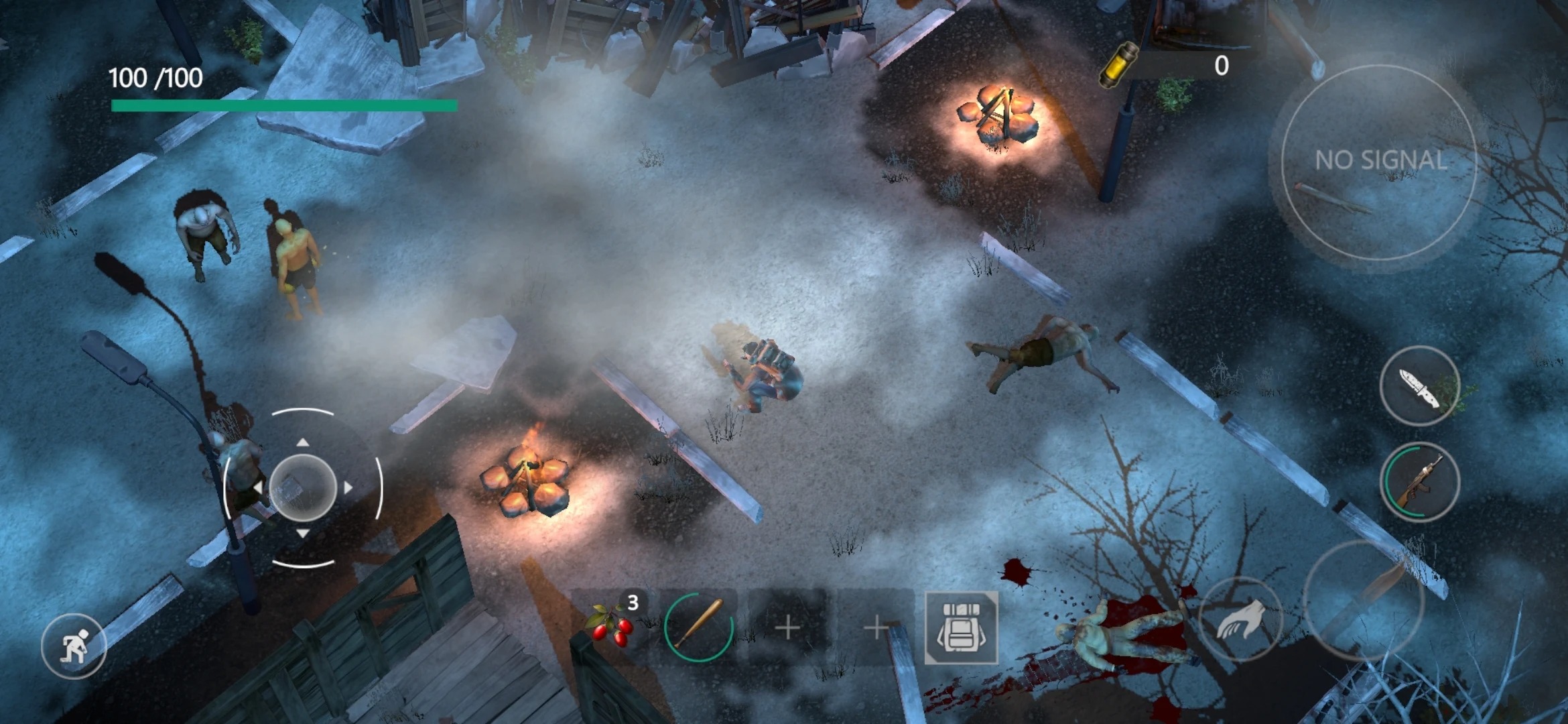Tap the yellow battery currency icon

1119,64
